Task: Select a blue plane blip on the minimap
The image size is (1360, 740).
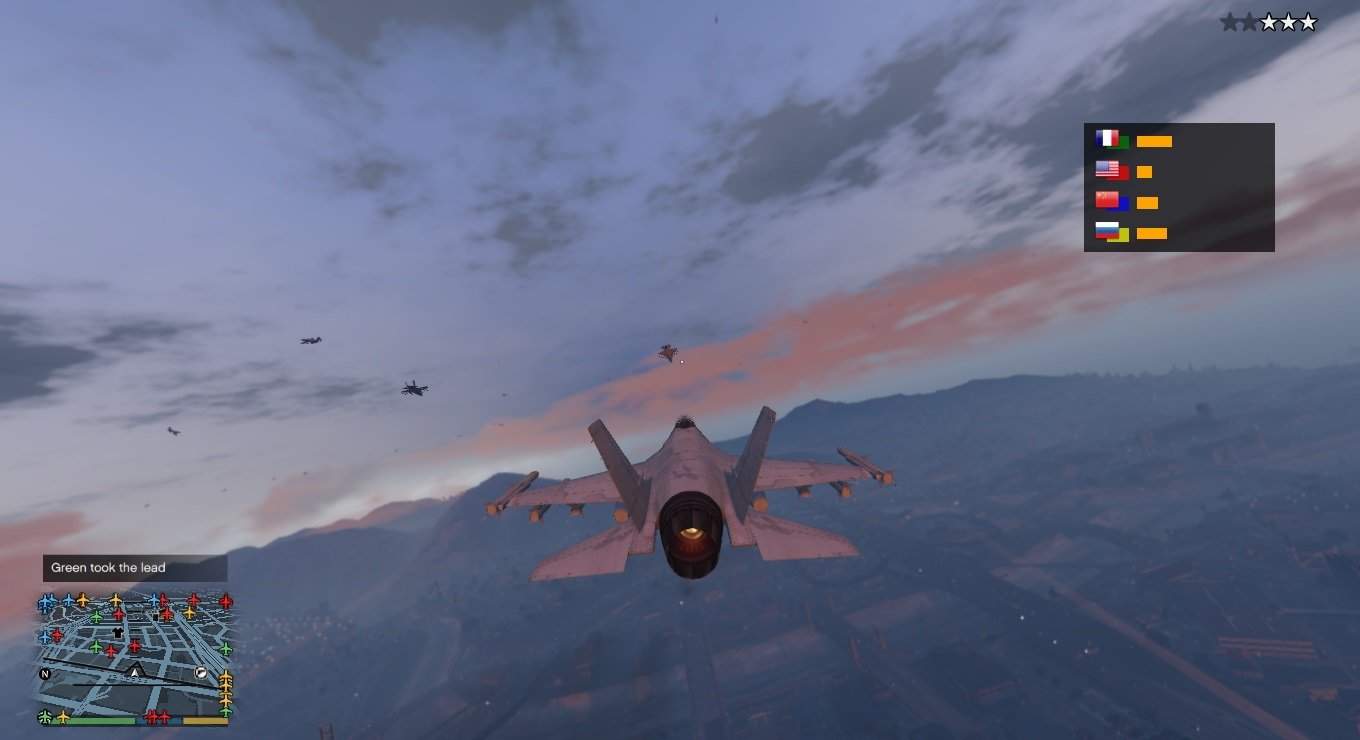Action: click(45, 600)
